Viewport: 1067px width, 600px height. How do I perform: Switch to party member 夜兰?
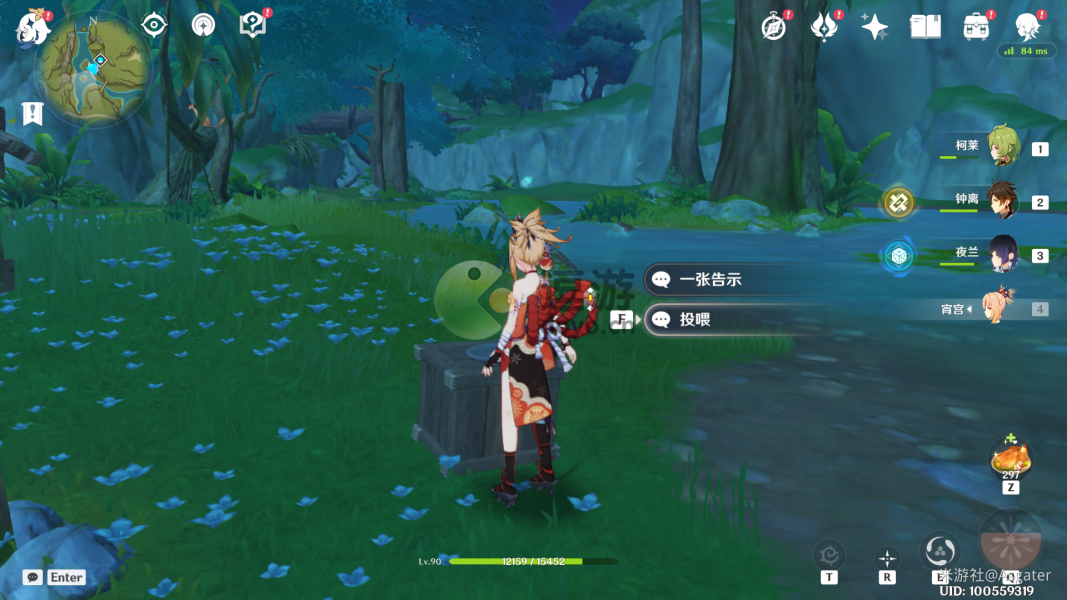click(x=1002, y=255)
